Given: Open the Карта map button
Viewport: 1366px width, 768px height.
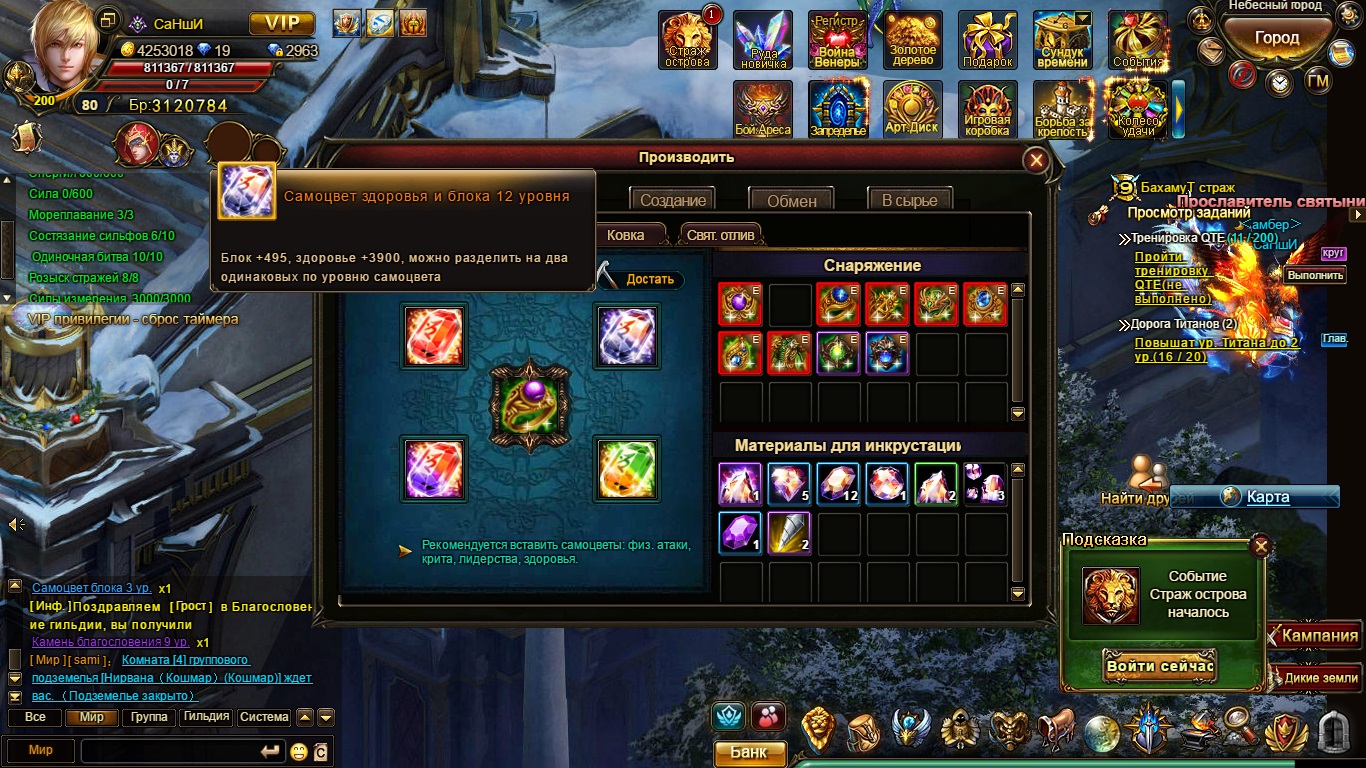Looking at the screenshot, I should click(x=1267, y=497).
